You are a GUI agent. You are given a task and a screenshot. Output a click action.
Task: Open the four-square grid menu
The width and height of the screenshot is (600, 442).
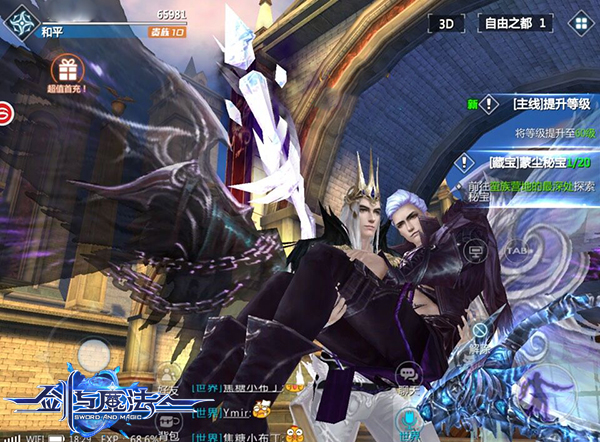pyautogui.click(x=579, y=22)
